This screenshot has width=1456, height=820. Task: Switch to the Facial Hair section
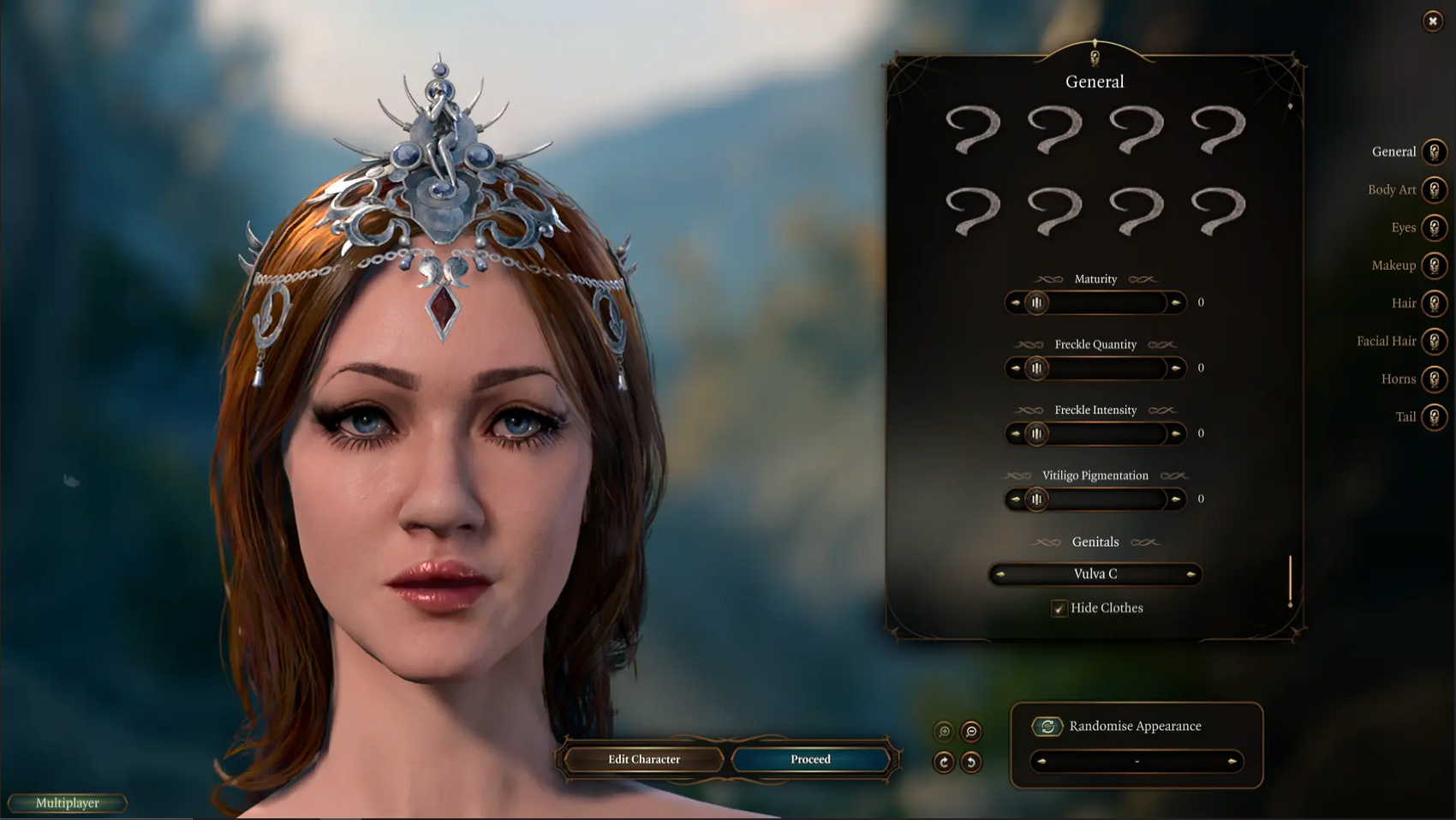(x=1435, y=340)
